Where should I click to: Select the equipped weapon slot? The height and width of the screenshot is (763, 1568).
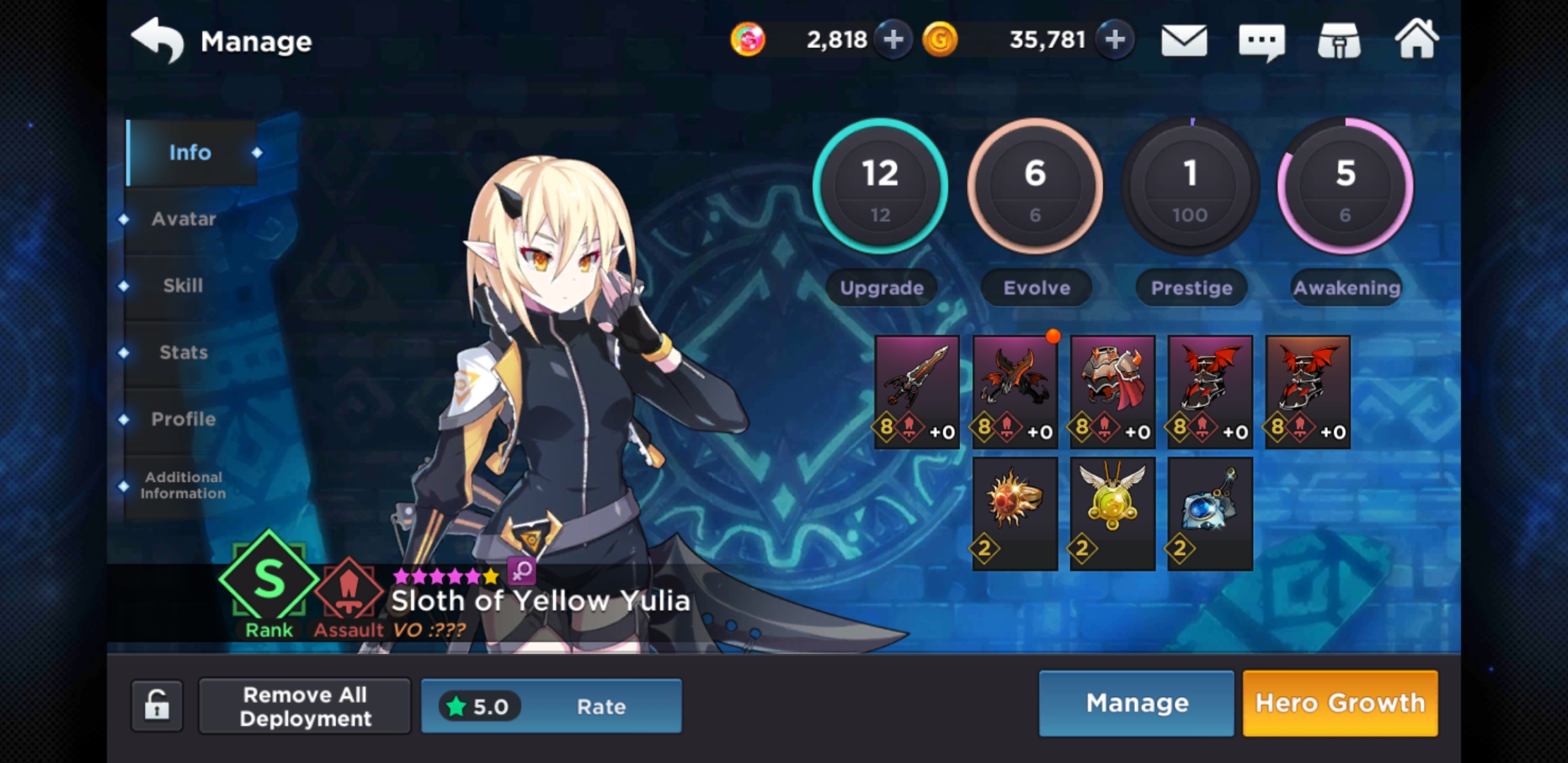917,392
